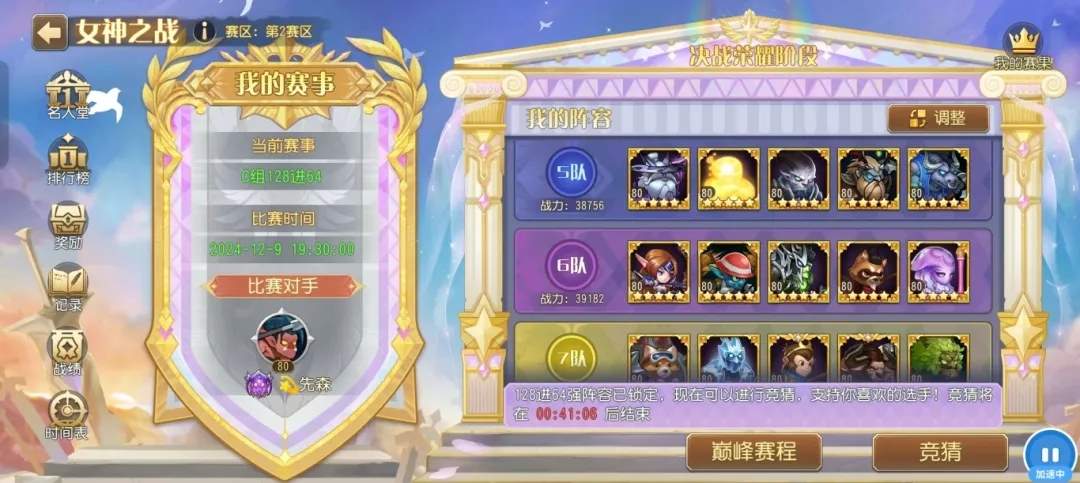This screenshot has height=483, width=1080.
Task: Open the 巅峰赛程 schedule button
Action: click(754, 452)
